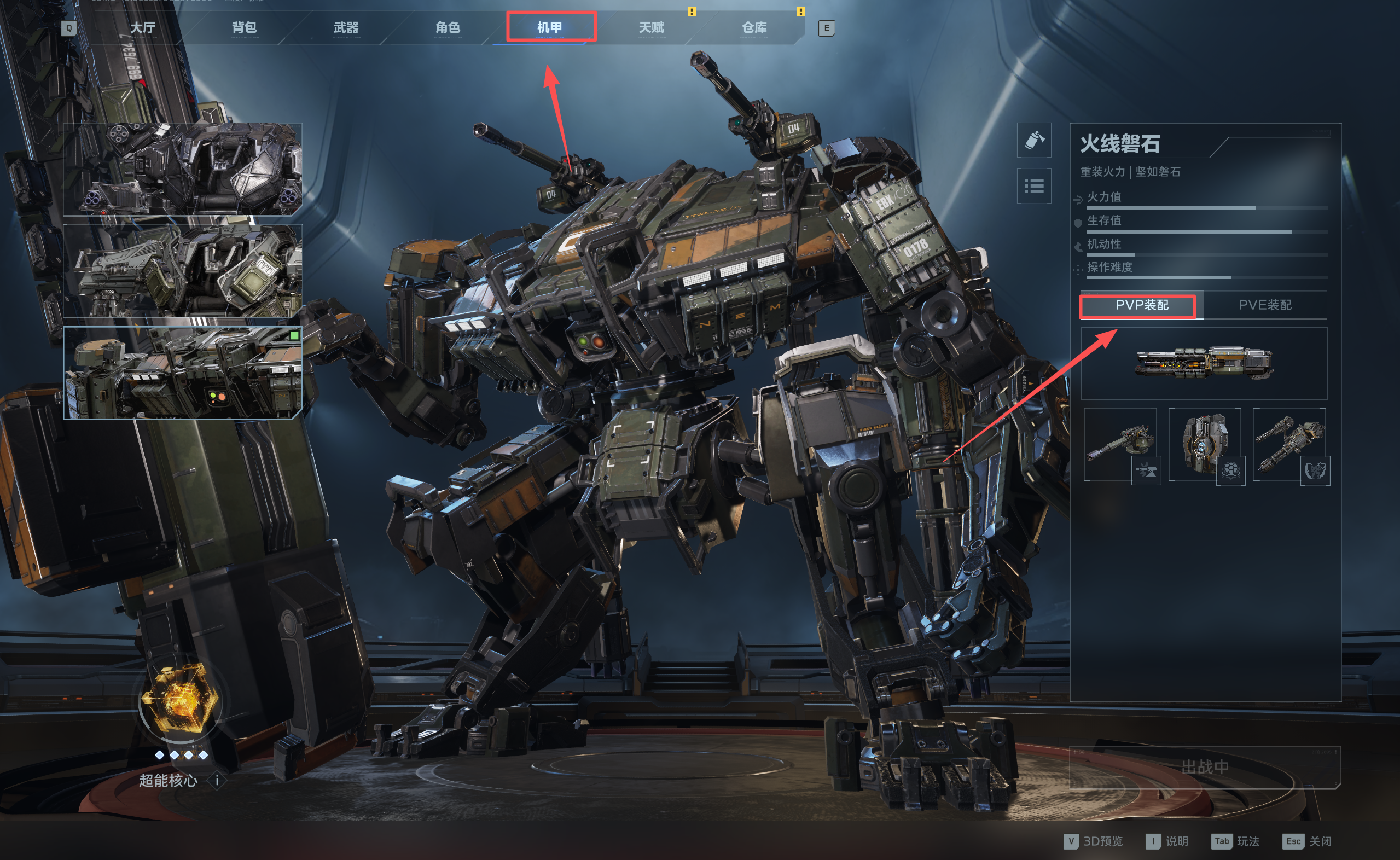The width and height of the screenshot is (1400, 860).
Task: Show 超能核心 info with the i icon
Action: (217, 780)
